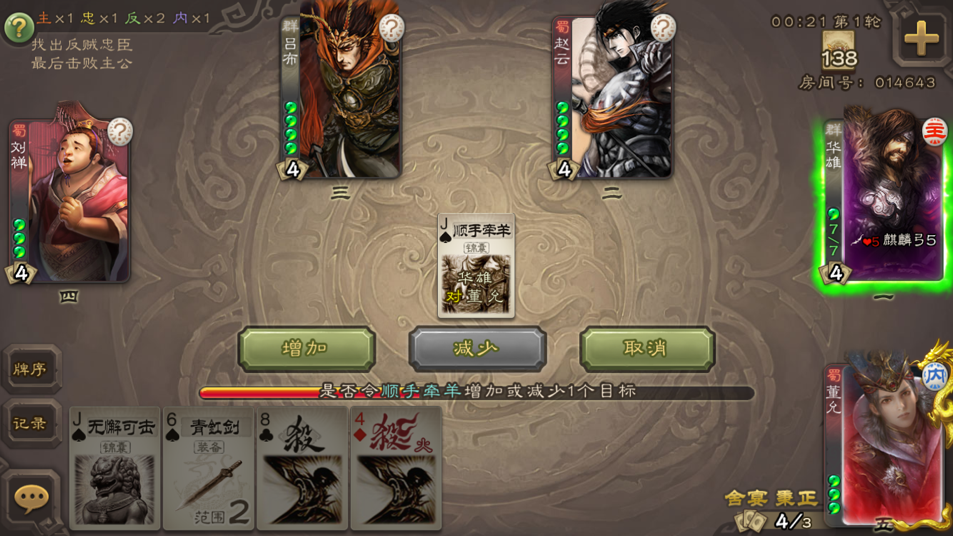Viewport: 953px width, 536px height.
Task: Select the 无懈可击 card in hand
Action: click(x=115, y=467)
